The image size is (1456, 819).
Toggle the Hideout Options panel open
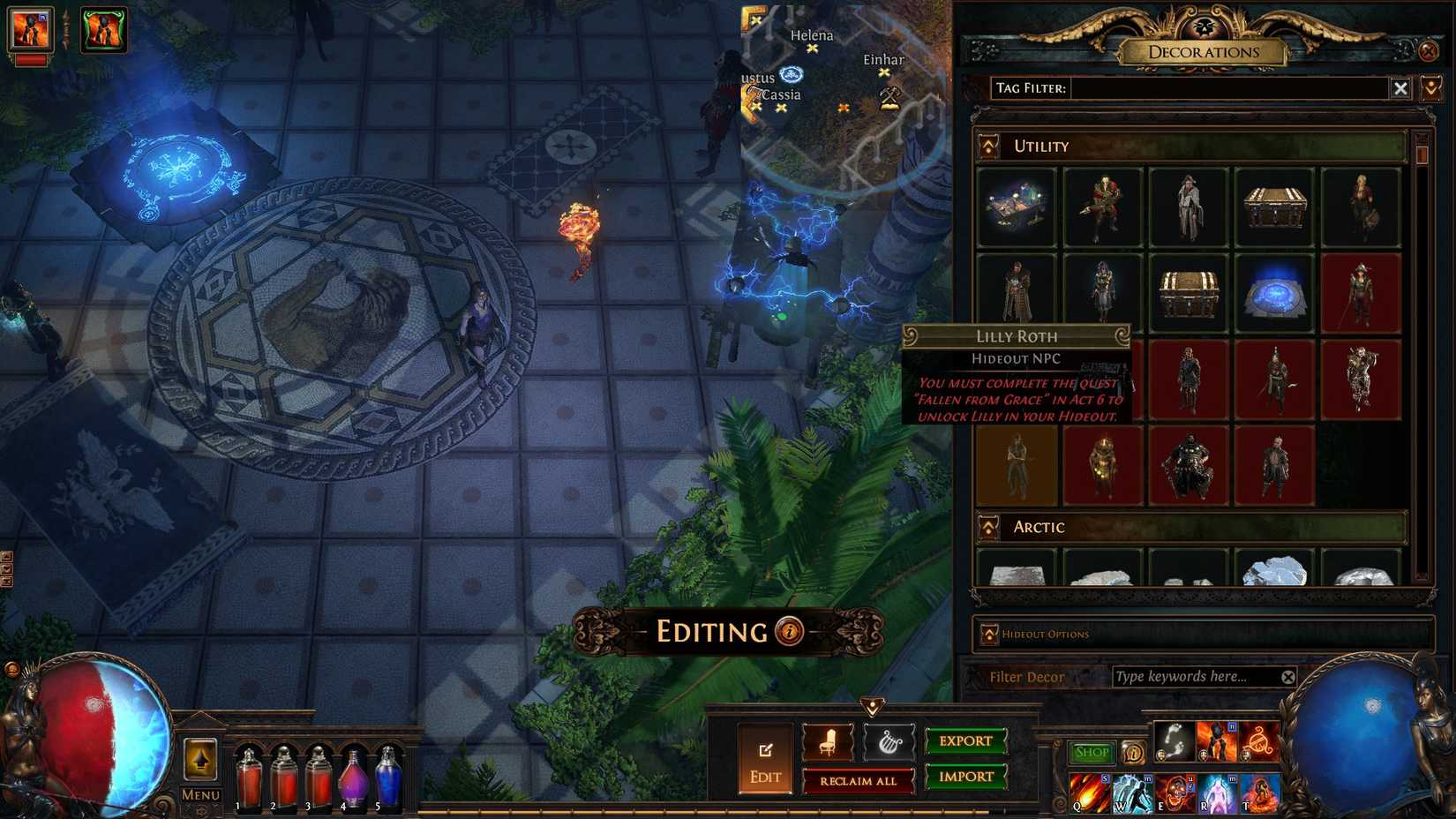coord(991,634)
